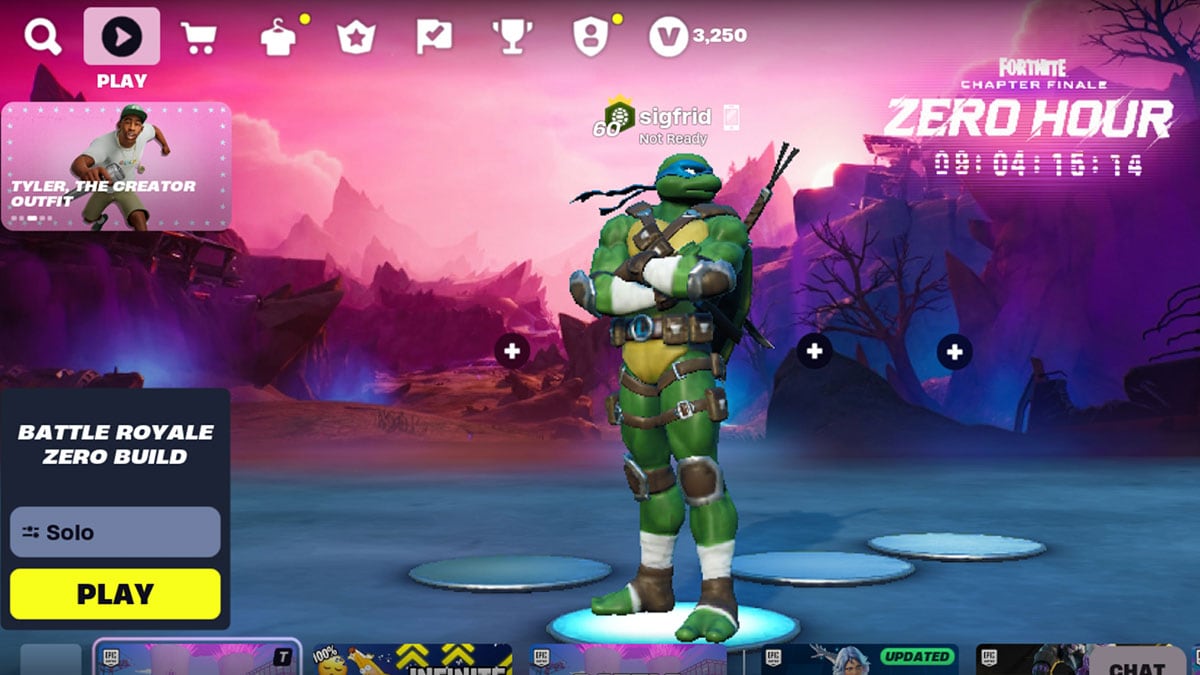Select the Infinite game tile in the bottom row

412,659
